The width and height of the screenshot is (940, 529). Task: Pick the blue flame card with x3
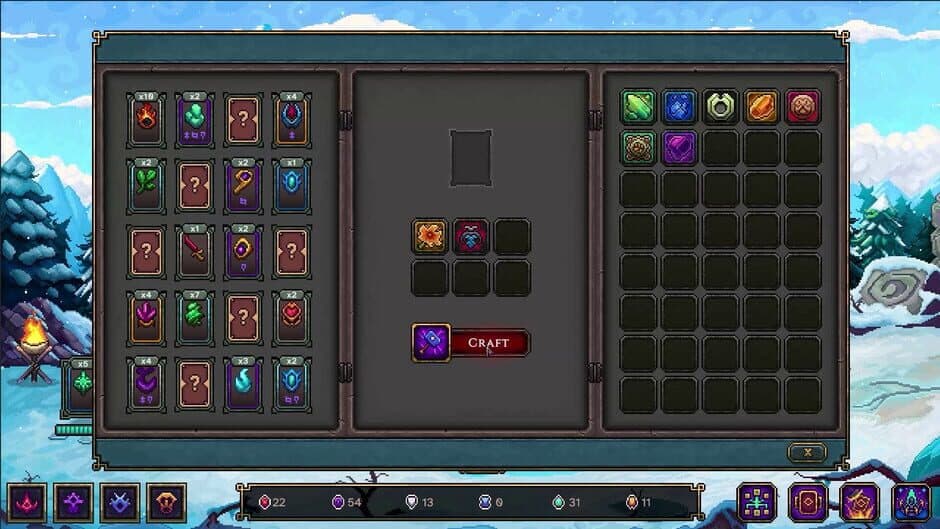coord(243,384)
